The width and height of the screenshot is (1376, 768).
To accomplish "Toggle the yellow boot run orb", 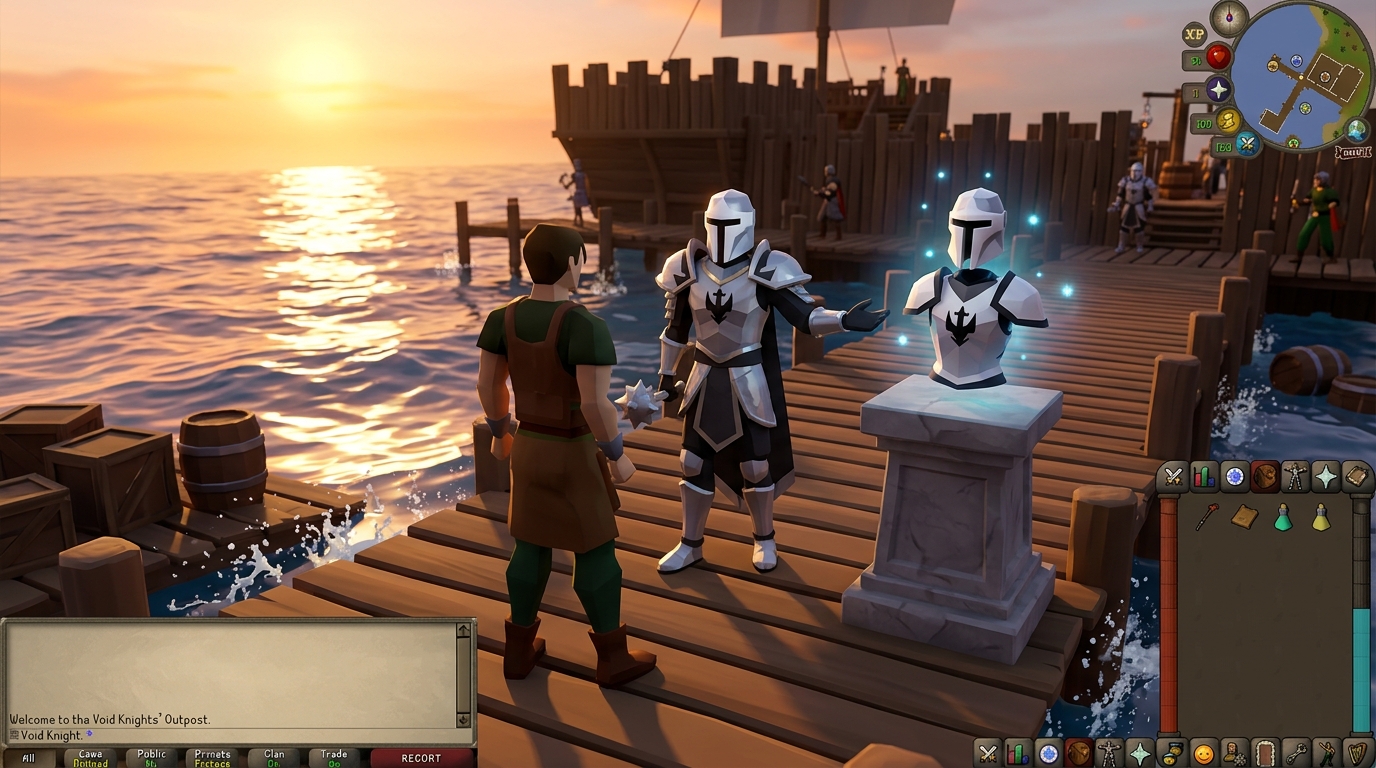I will [1228, 122].
